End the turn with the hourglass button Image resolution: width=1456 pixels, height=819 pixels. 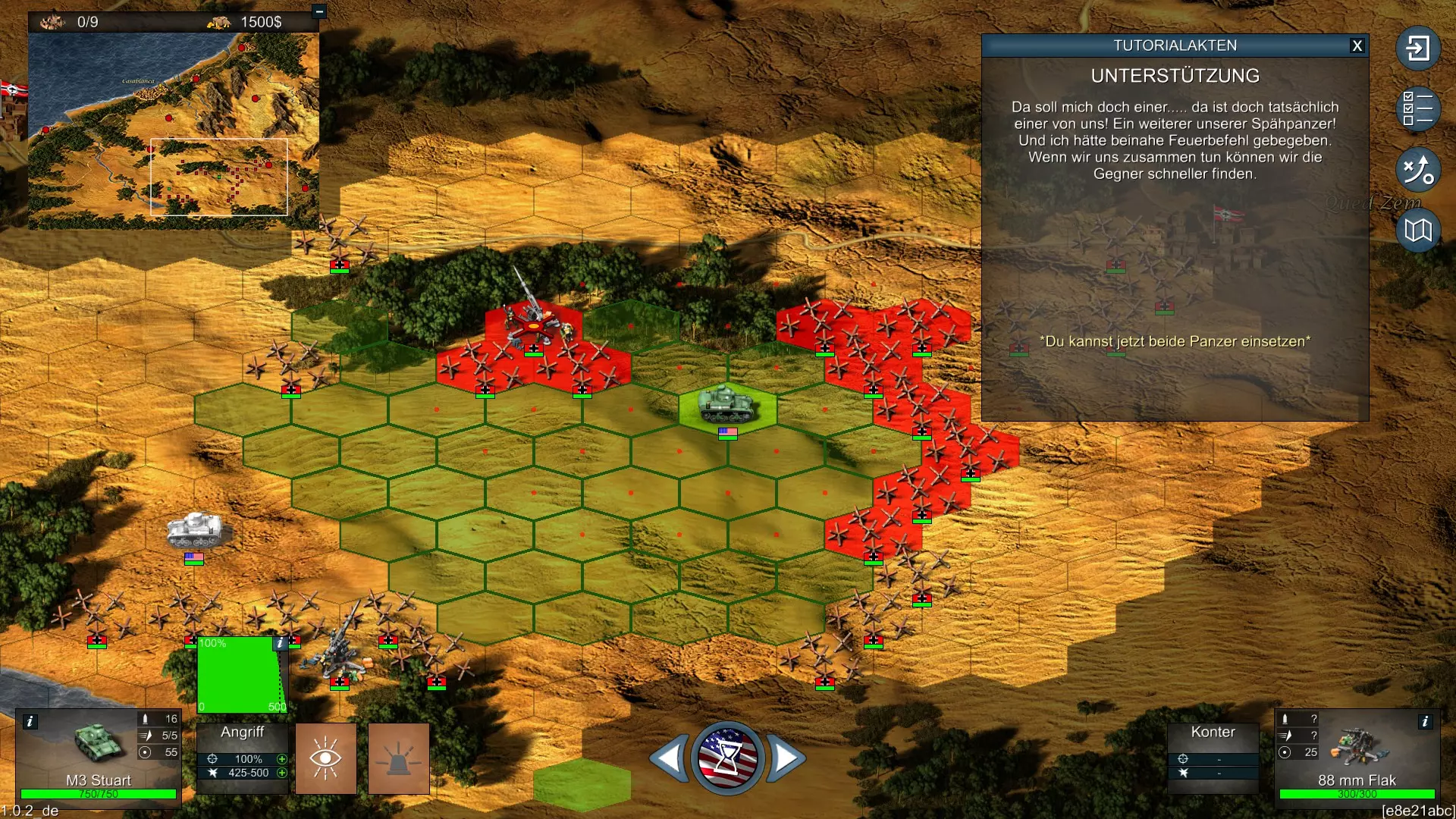tap(727, 758)
